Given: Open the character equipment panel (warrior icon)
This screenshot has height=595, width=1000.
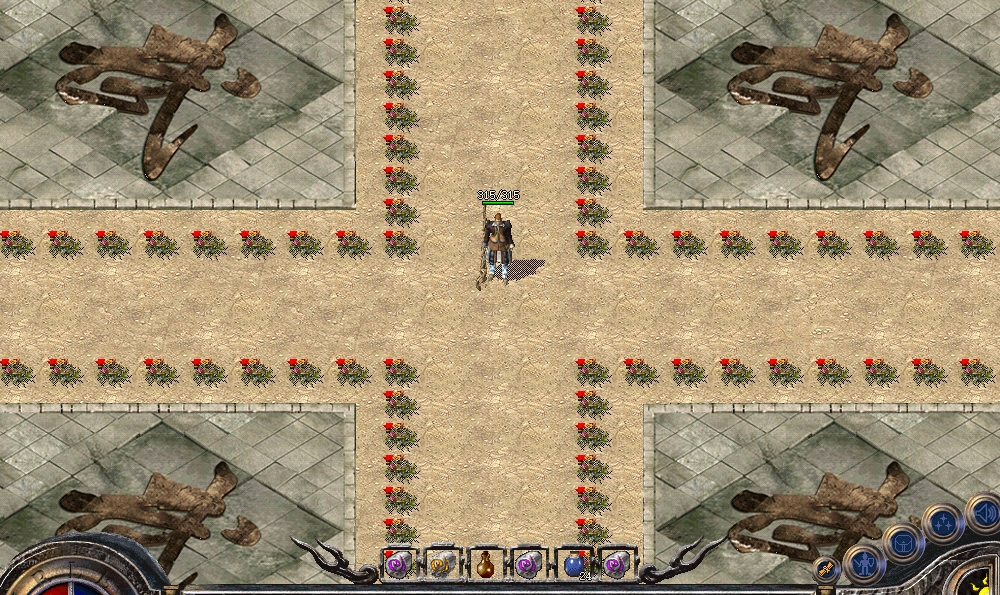Looking at the screenshot, I should coord(863,564).
